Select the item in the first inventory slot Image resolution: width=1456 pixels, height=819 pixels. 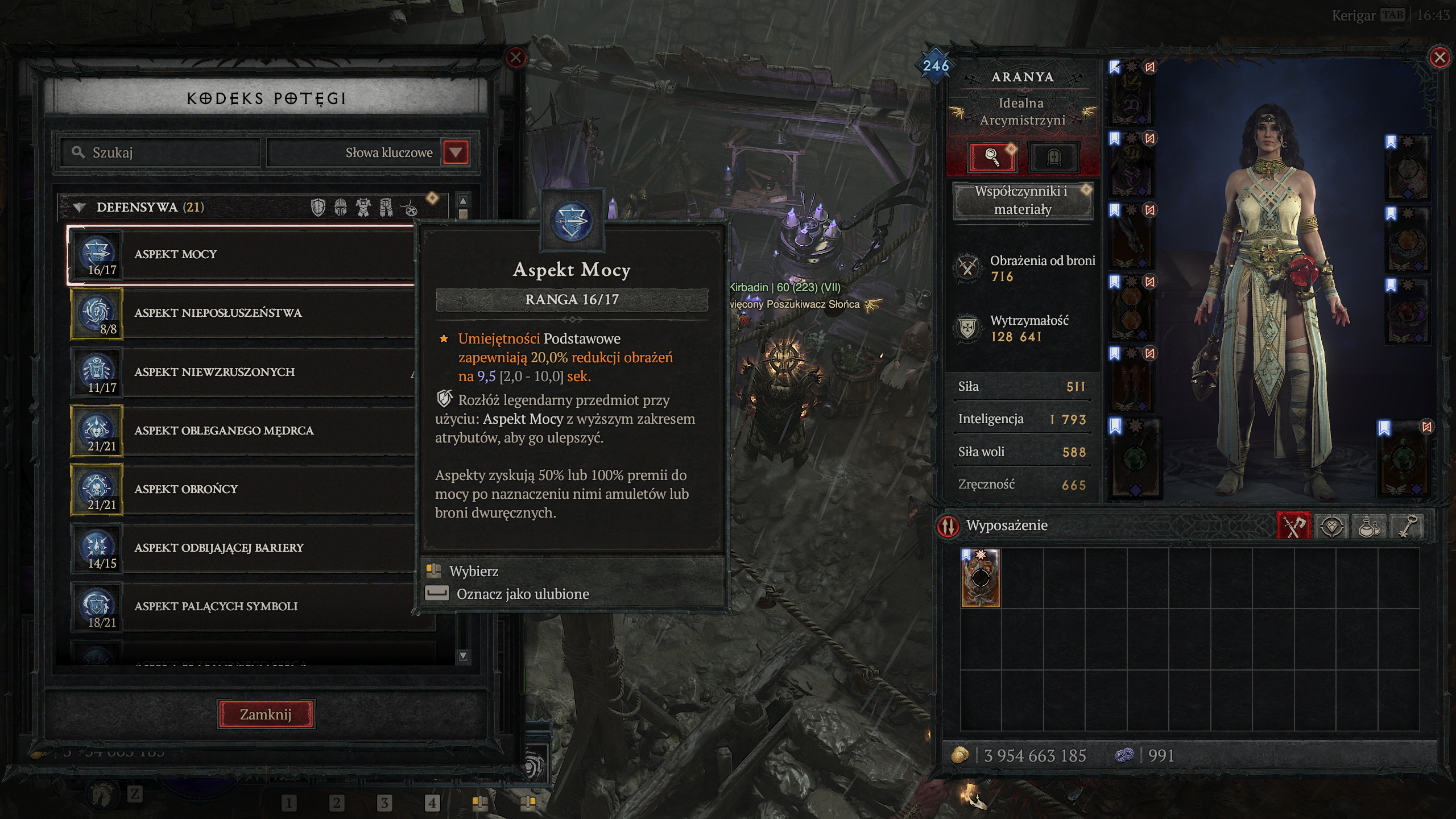tap(981, 578)
